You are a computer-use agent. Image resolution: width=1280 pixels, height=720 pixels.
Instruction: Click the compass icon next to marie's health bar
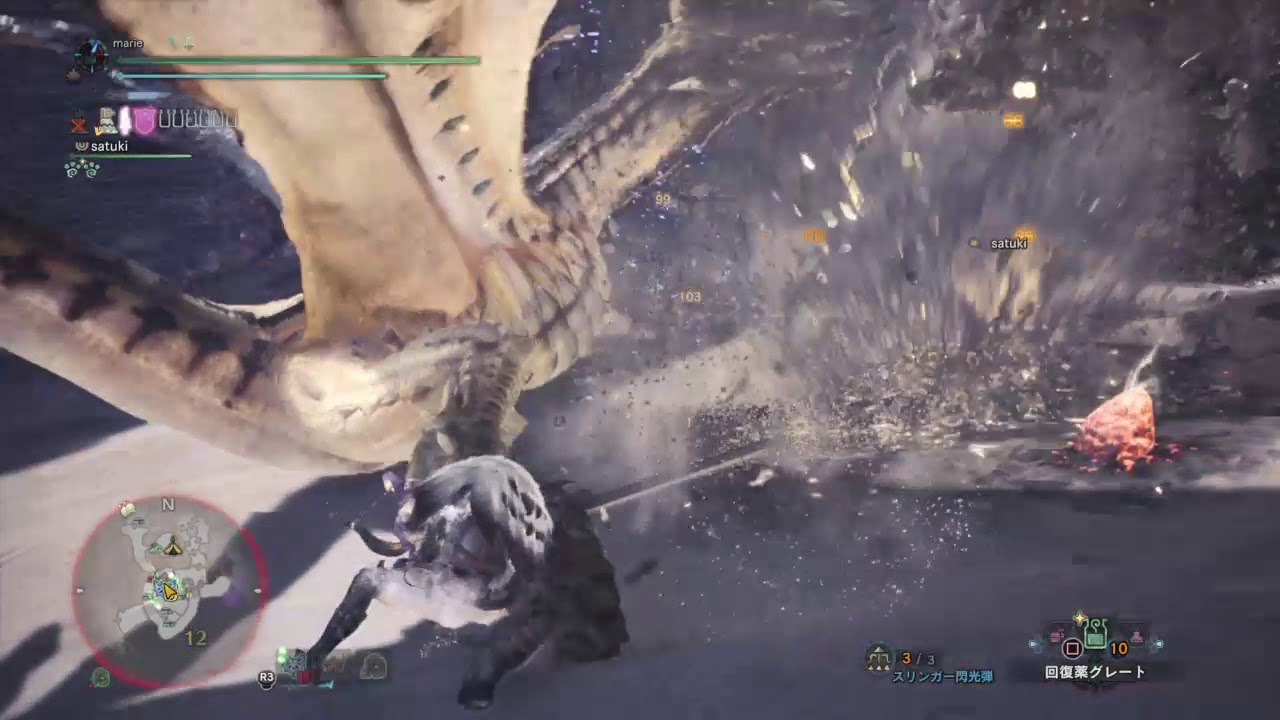(91, 56)
